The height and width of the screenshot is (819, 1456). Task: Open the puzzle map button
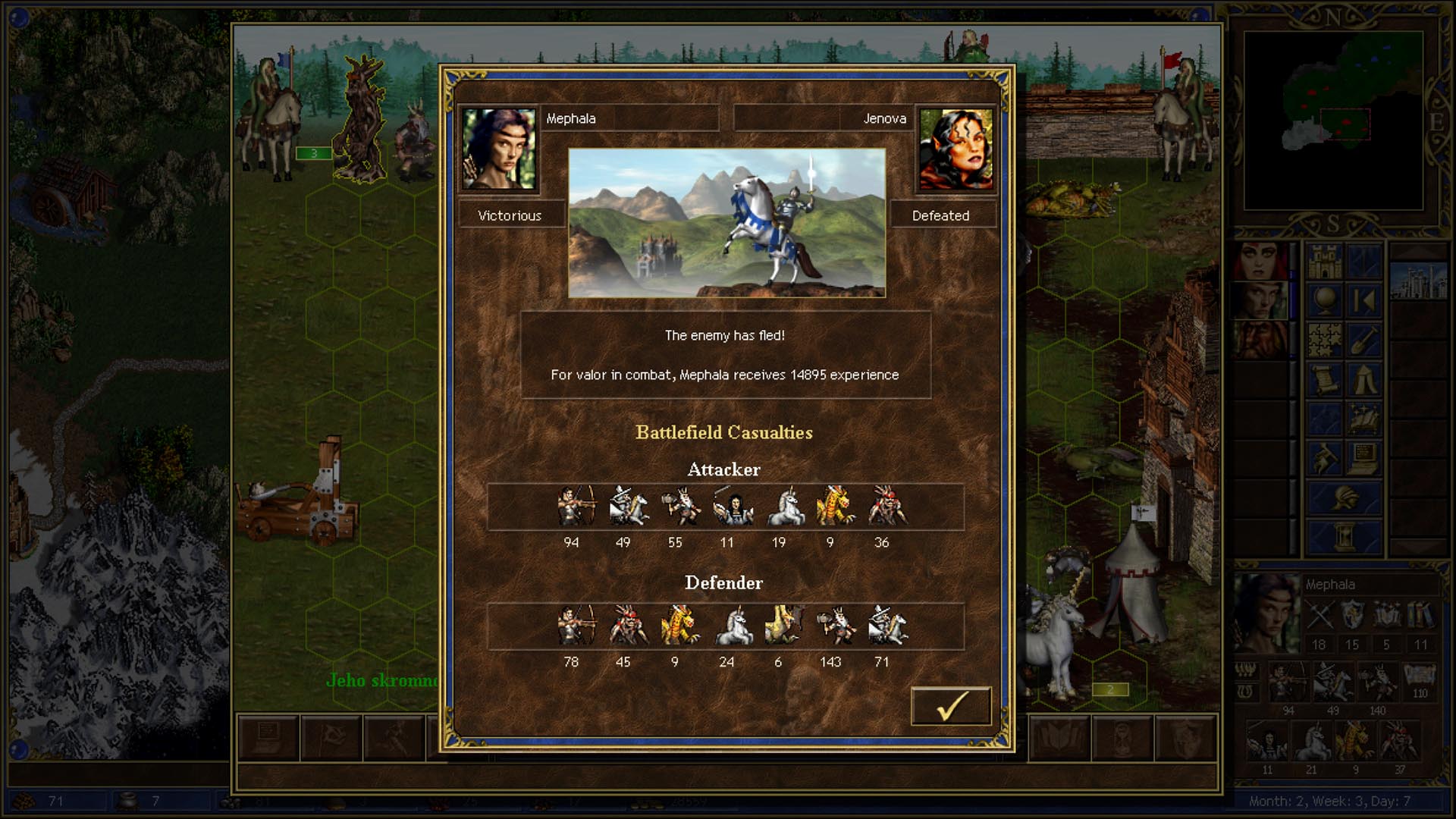[x=1325, y=340]
